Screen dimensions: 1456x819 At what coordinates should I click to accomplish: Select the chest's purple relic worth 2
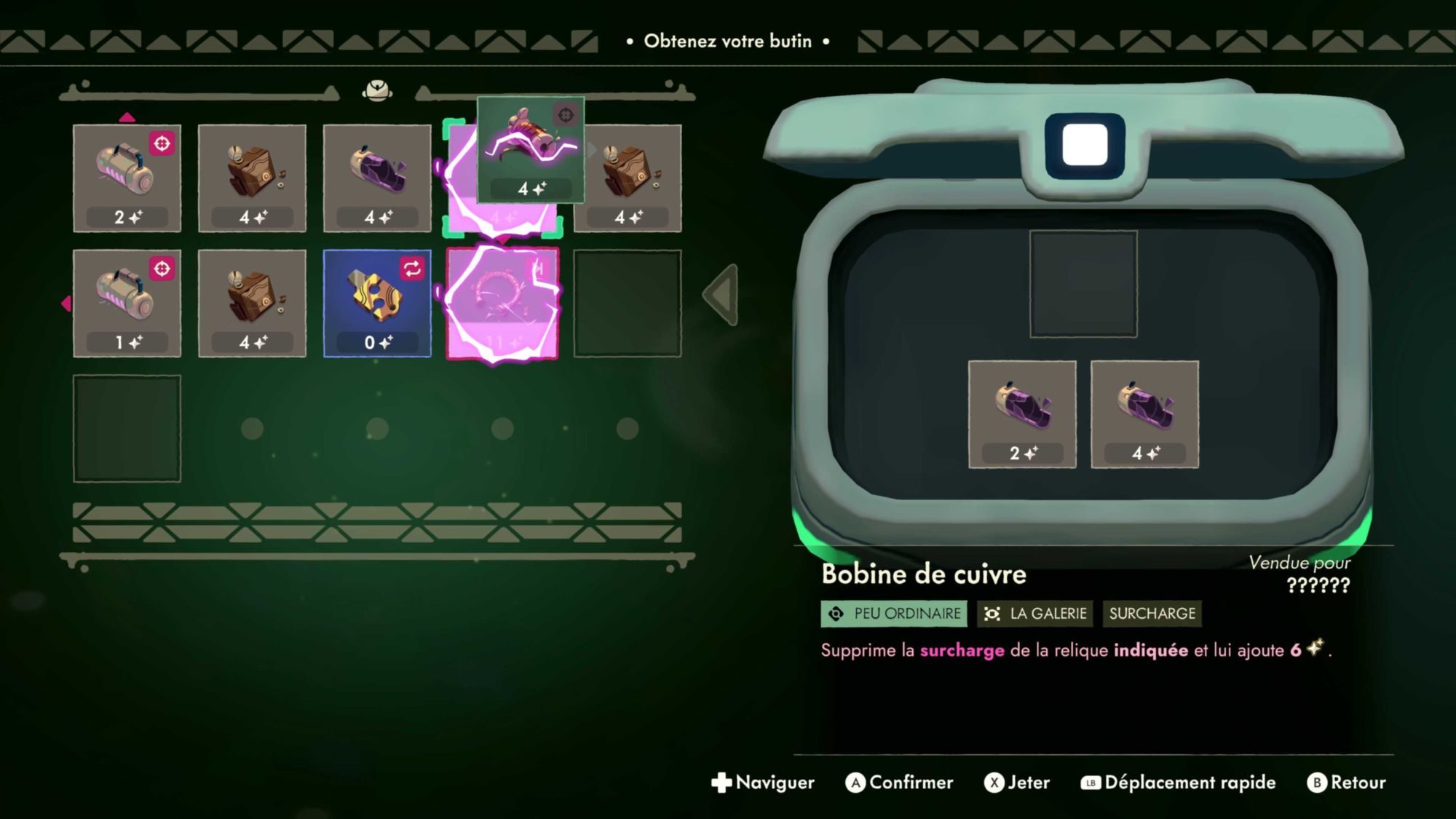pyautogui.click(x=1022, y=414)
